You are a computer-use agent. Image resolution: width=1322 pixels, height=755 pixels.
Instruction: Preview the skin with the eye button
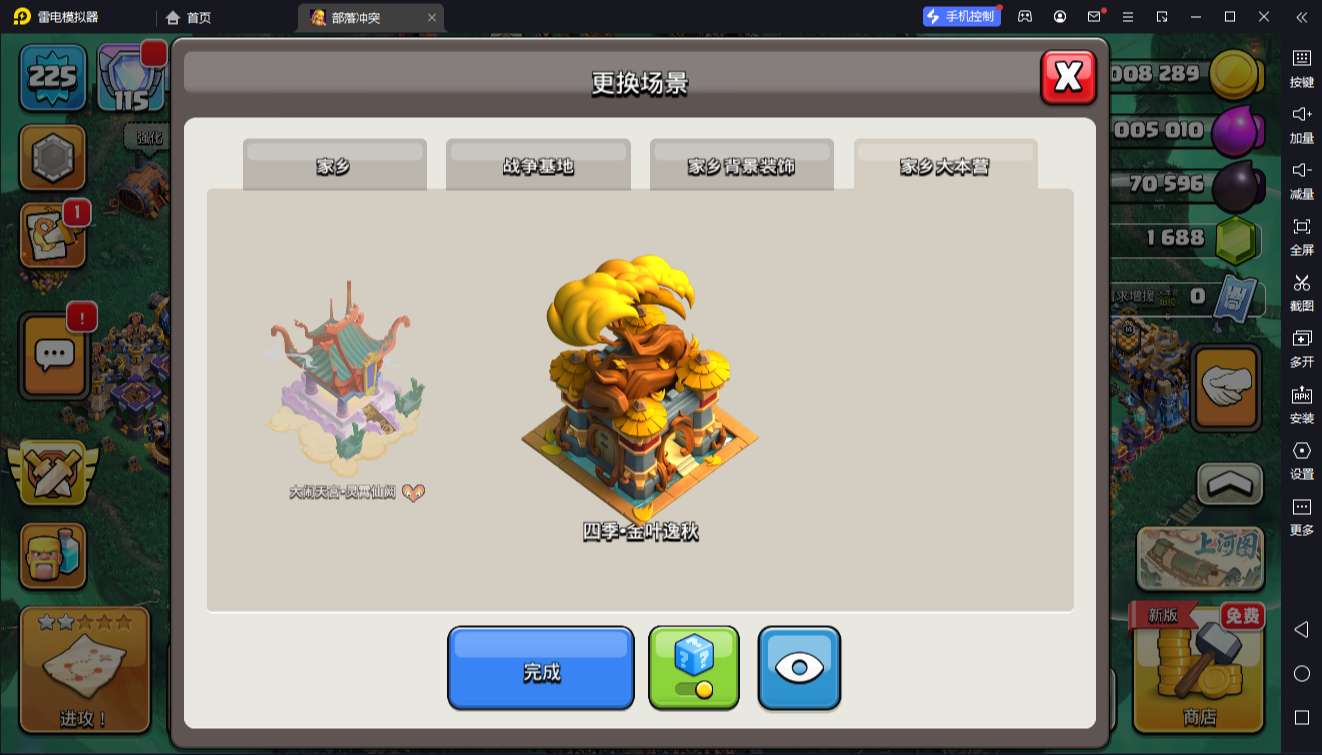(x=799, y=668)
